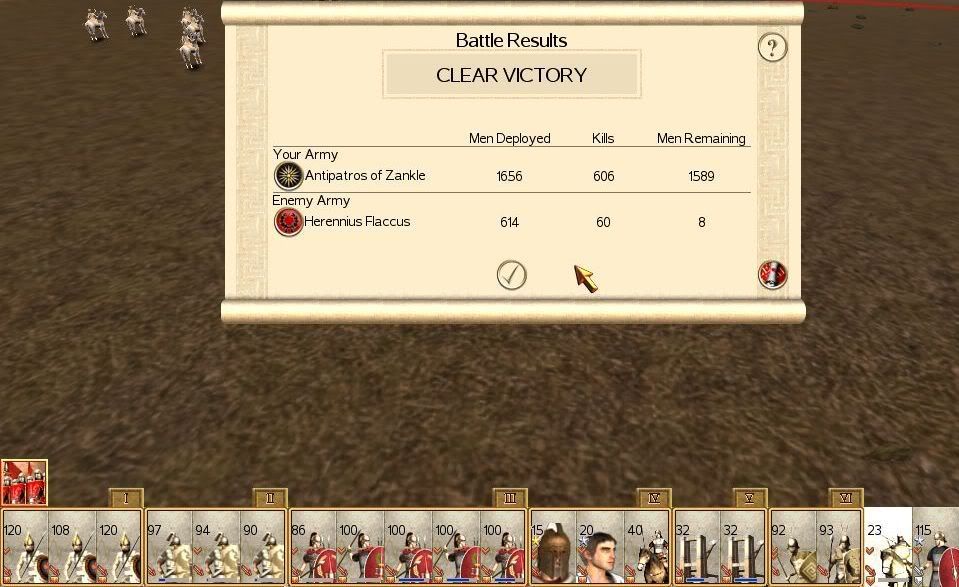Select group II tab
This screenshot has width=959, height=587.
point(270,498)
